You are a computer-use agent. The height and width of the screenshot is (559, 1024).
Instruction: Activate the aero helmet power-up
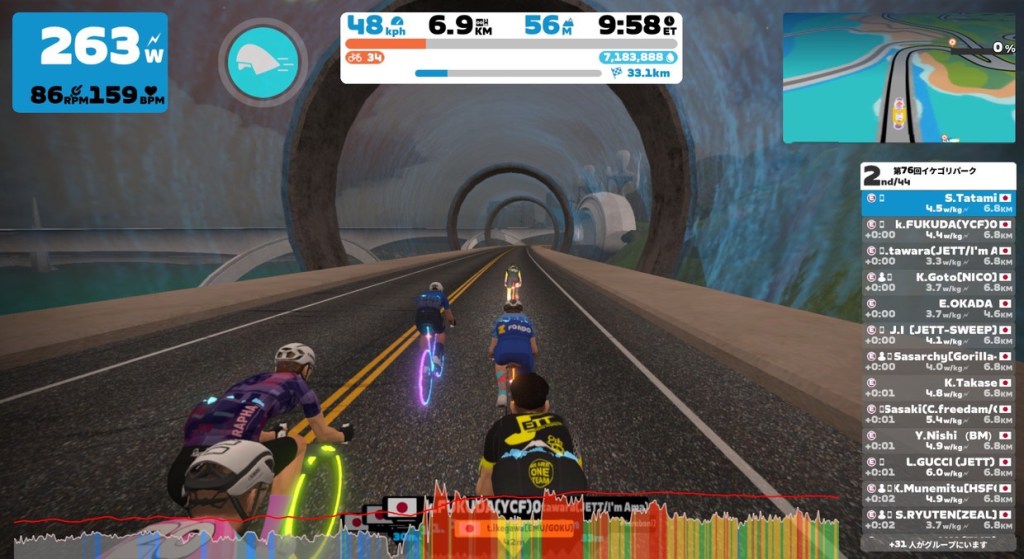coord(264,61)
